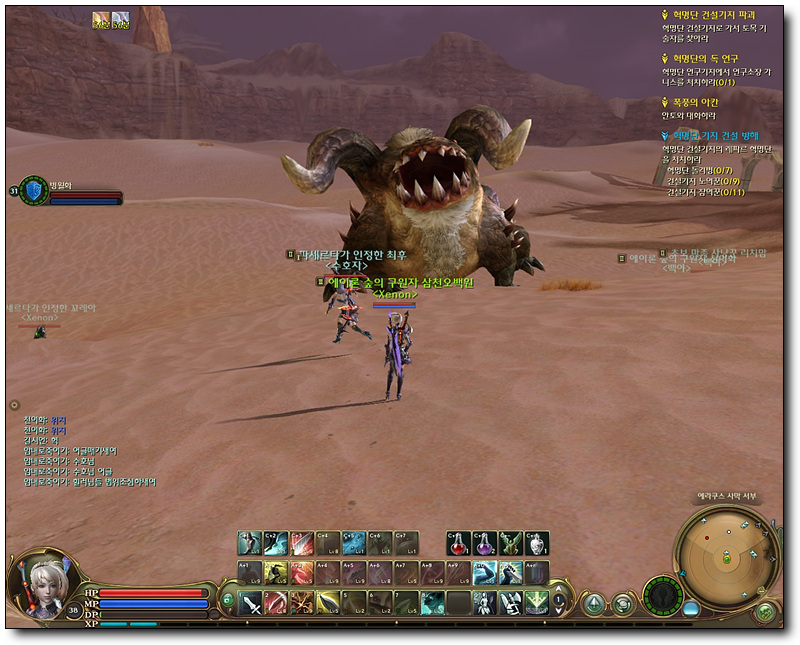Viewport: 800px width, 645px height.
Task: Use the white vase item slot
Action: (537, 542)
